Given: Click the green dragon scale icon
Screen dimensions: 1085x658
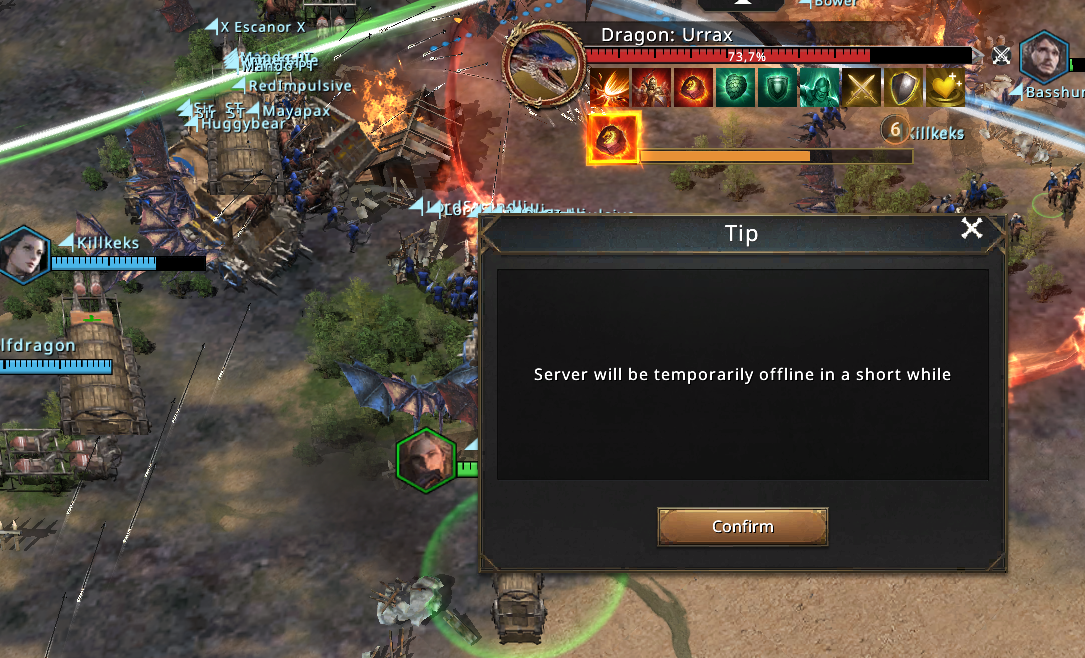Looking at the screenshot, I should pyautogui.click(x=735, y=87).
